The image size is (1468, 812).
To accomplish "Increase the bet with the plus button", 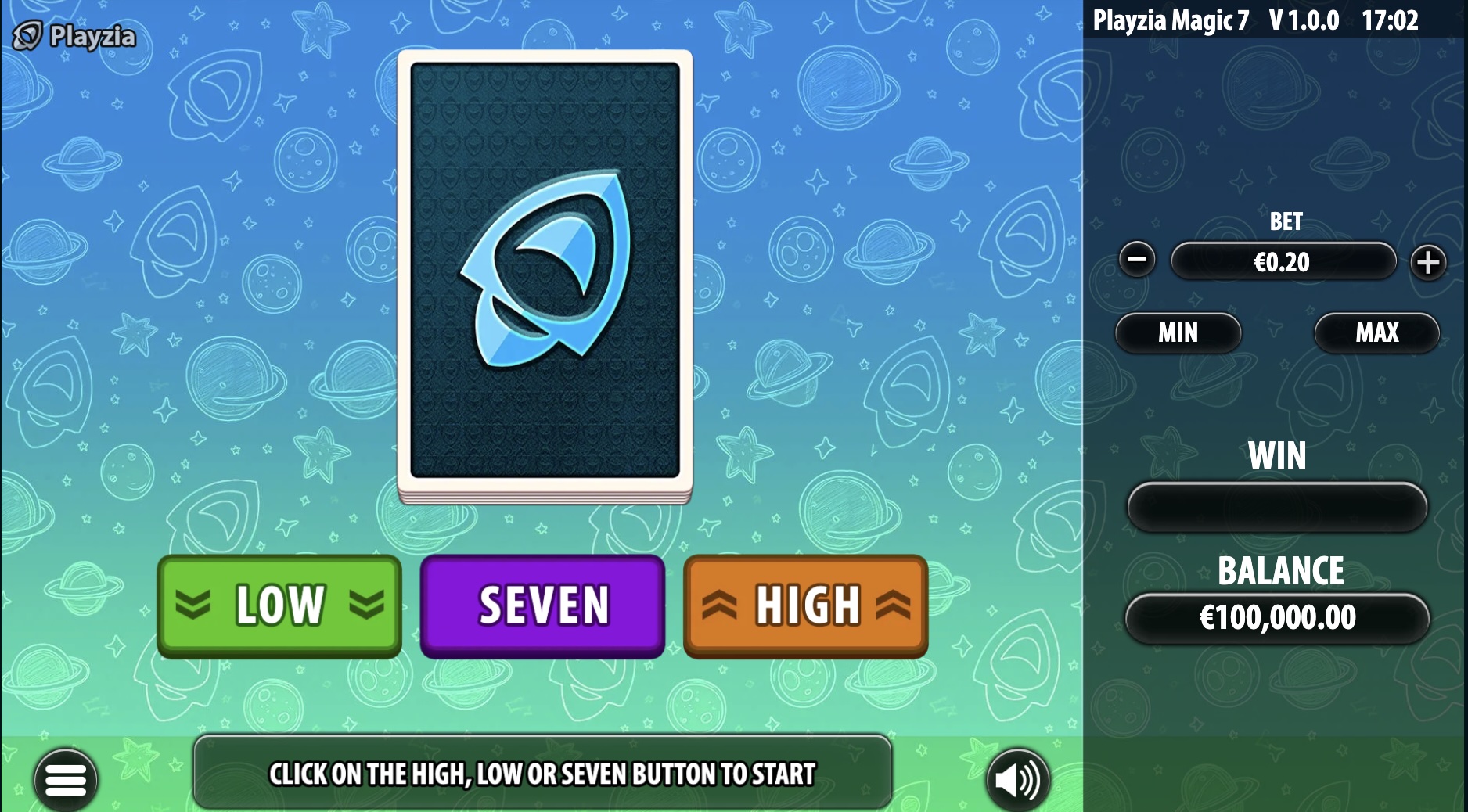I will click(1428, 262).
